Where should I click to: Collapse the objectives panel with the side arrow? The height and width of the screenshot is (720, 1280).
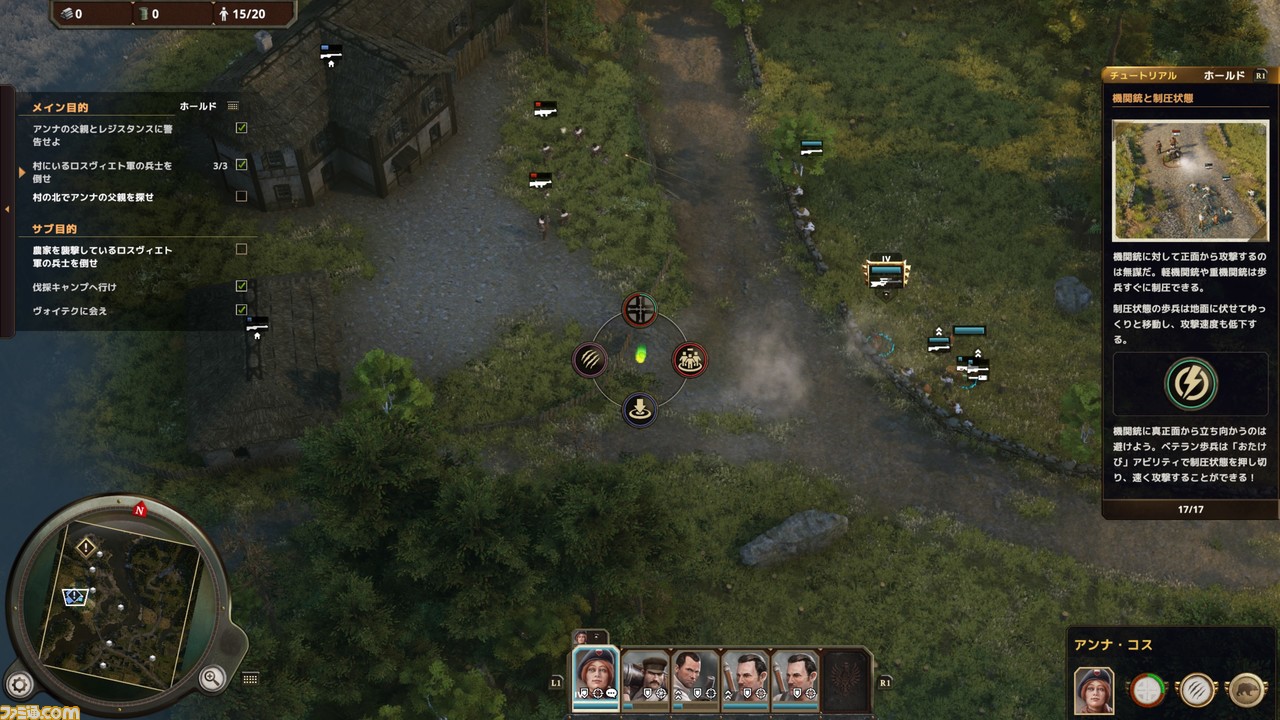click(x=7, y=209)
